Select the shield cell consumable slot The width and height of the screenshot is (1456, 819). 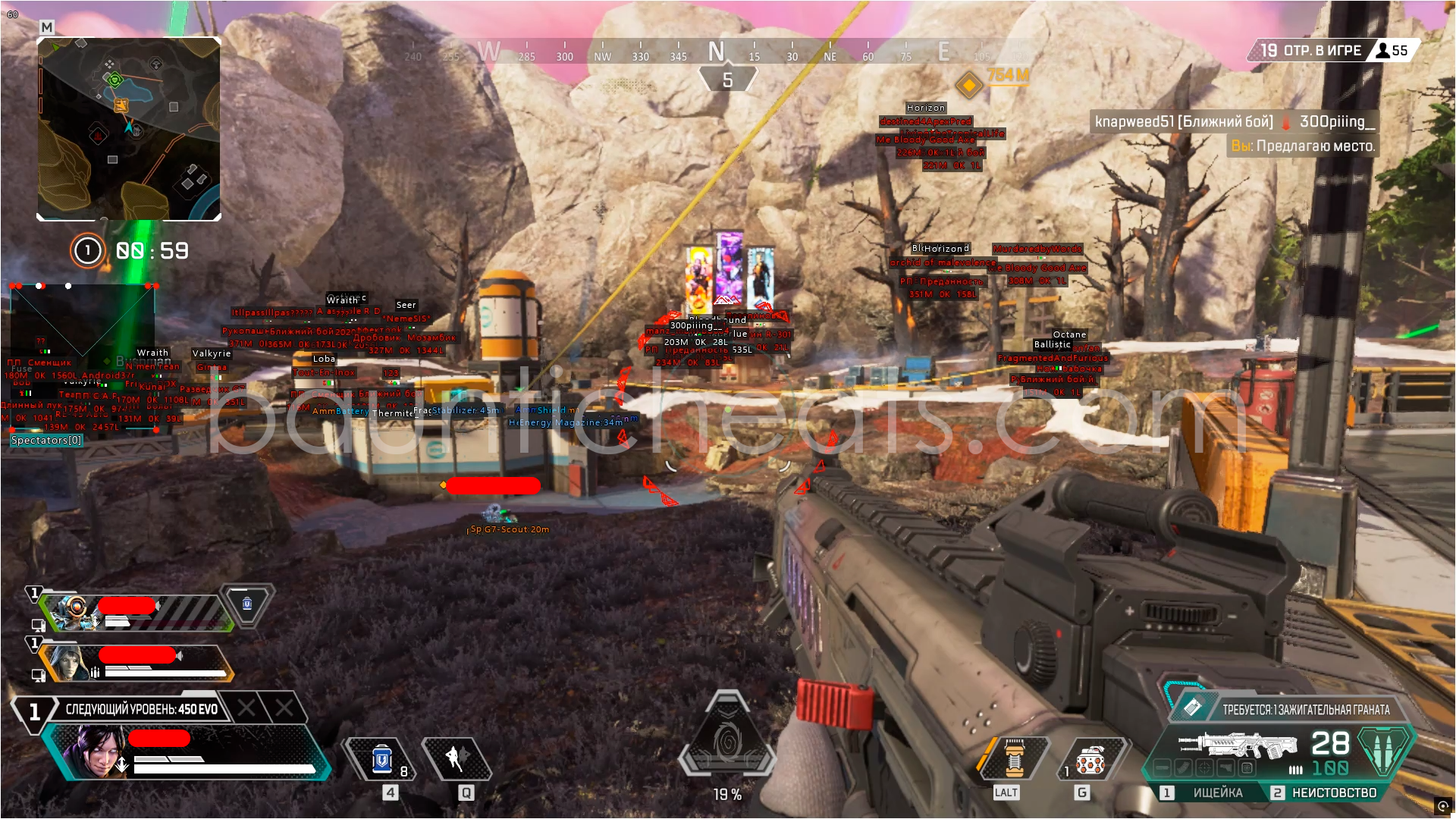tap(383, 759)
